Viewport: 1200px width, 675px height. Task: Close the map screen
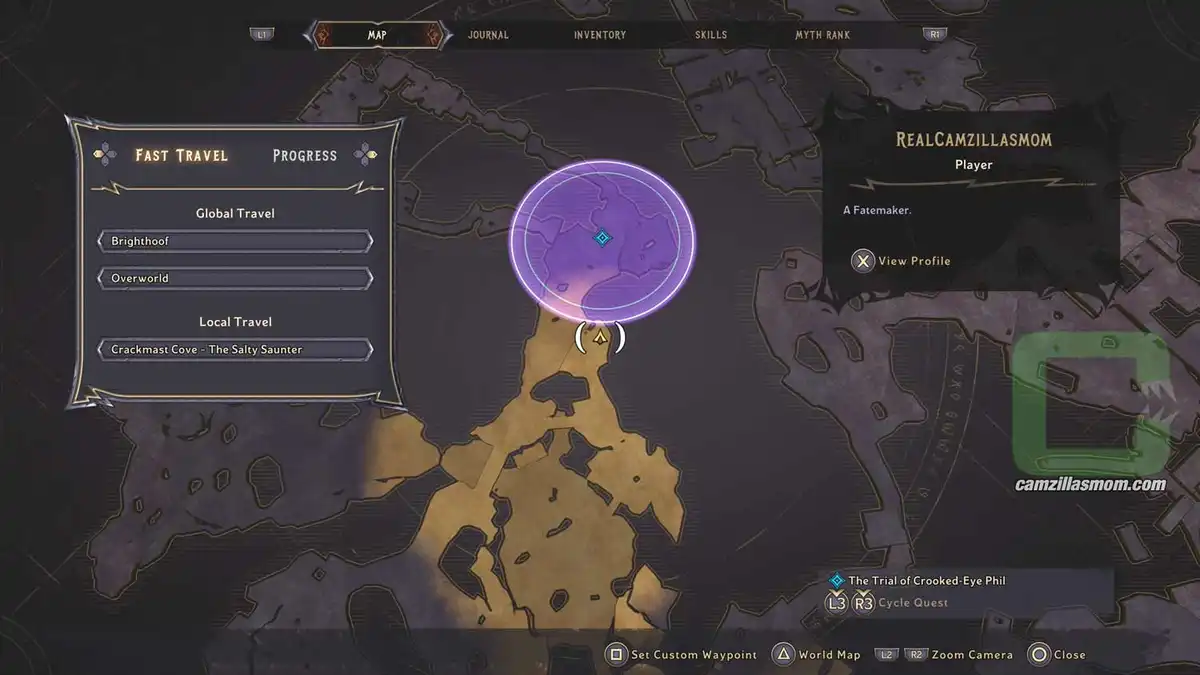(1058, 655)
